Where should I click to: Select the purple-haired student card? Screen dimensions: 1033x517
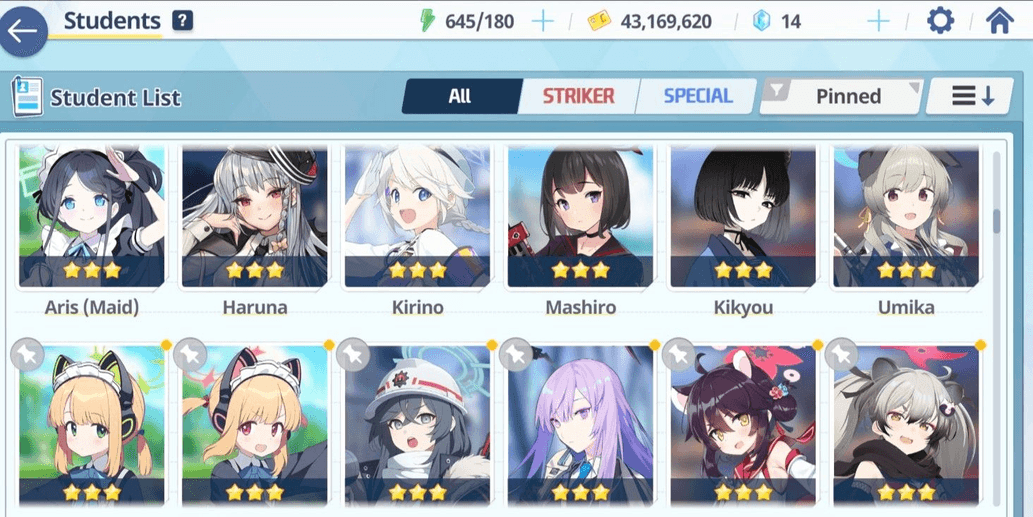(x=580, y=425)
